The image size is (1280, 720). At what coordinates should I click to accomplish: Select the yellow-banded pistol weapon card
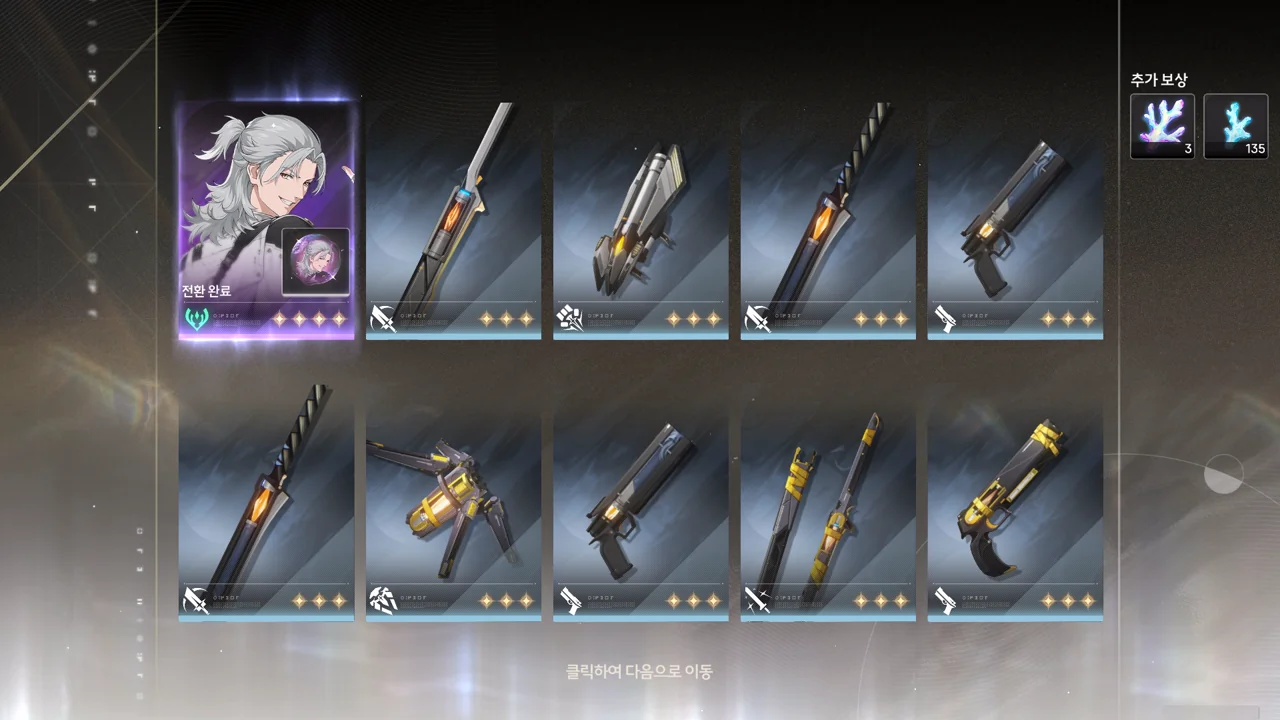[1014, 502]
